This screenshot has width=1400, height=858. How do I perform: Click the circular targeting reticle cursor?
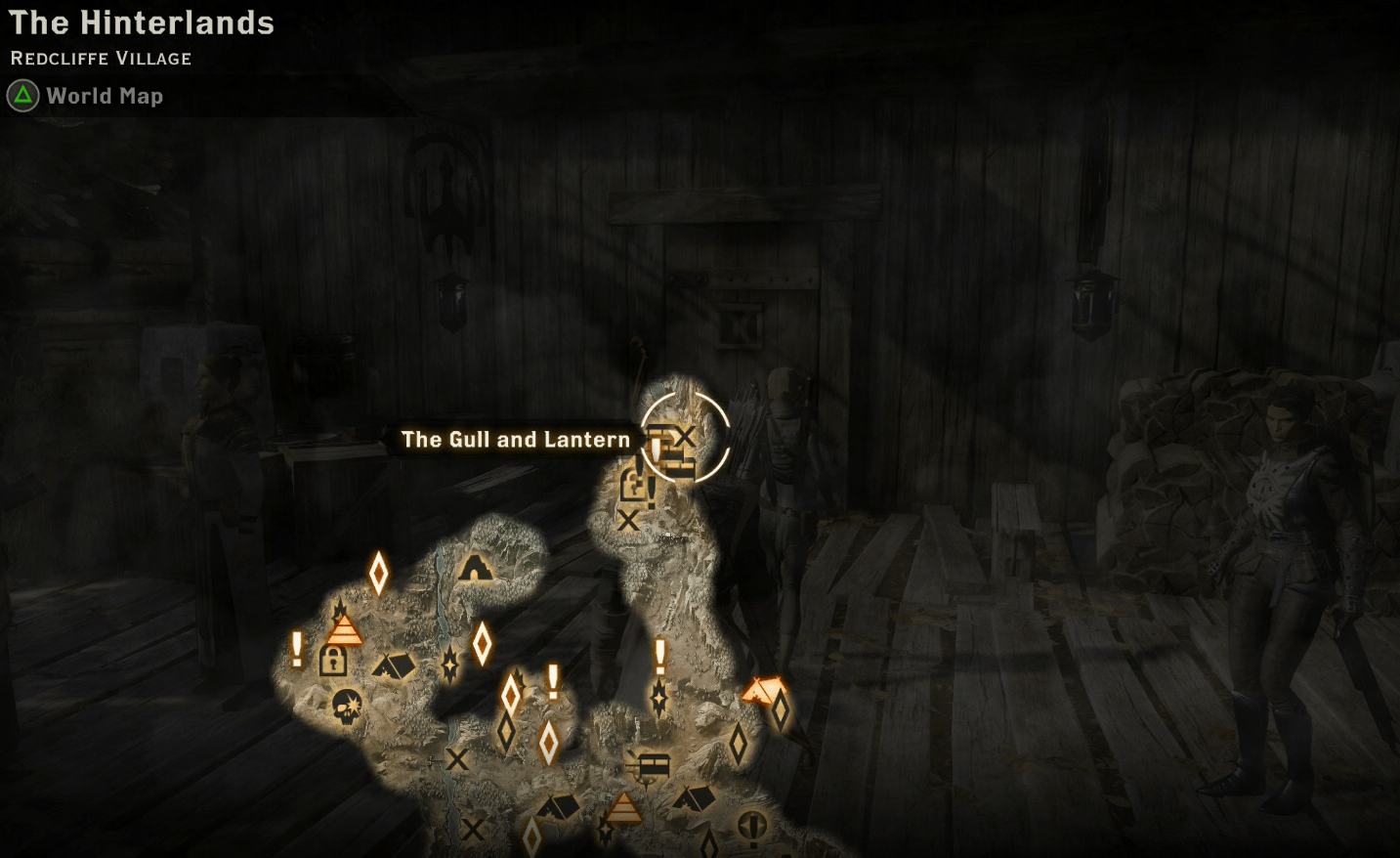click(x=687, y=436)
